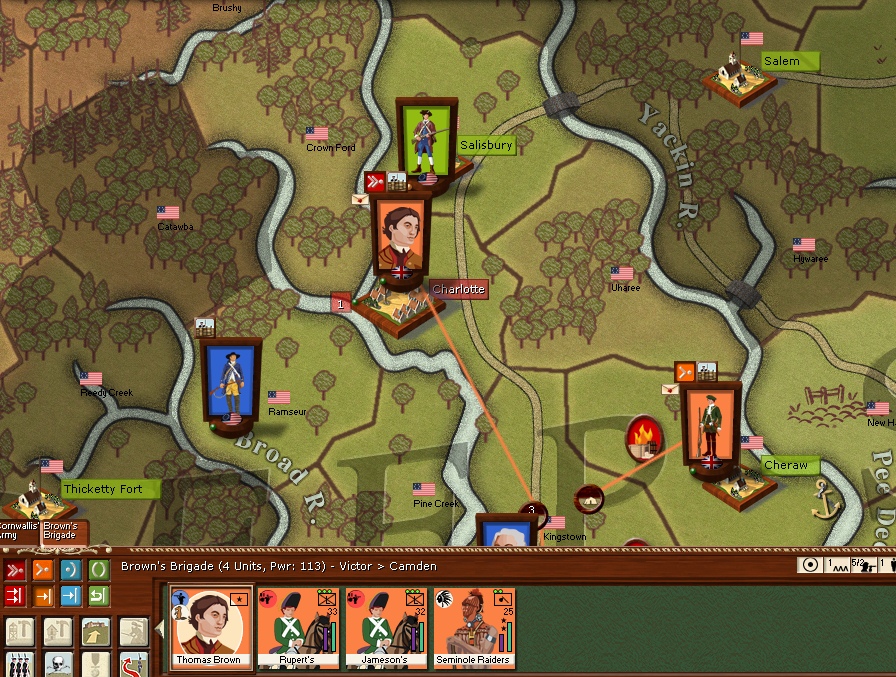
Task: Set the orange offensive posture button
Action: (x=43, y=570)
